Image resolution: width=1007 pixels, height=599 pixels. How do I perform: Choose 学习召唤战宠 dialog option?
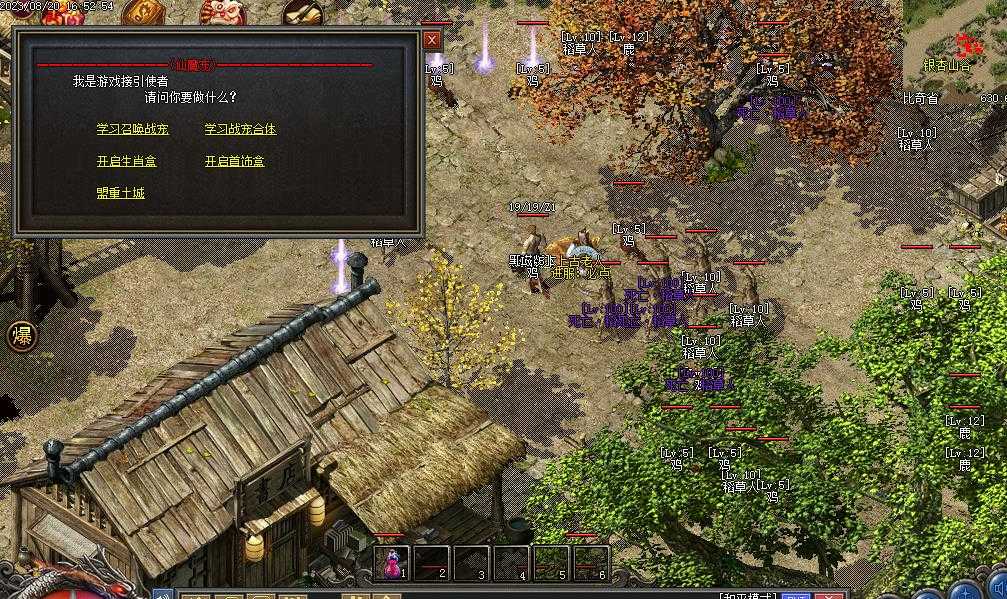pos(132,129)
